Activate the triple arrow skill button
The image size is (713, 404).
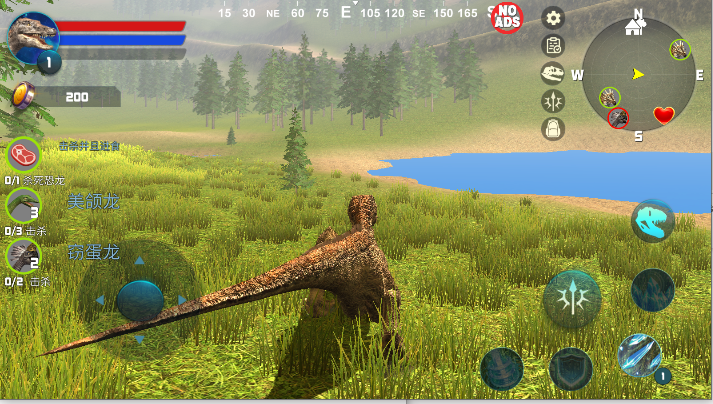click(572, 298)
